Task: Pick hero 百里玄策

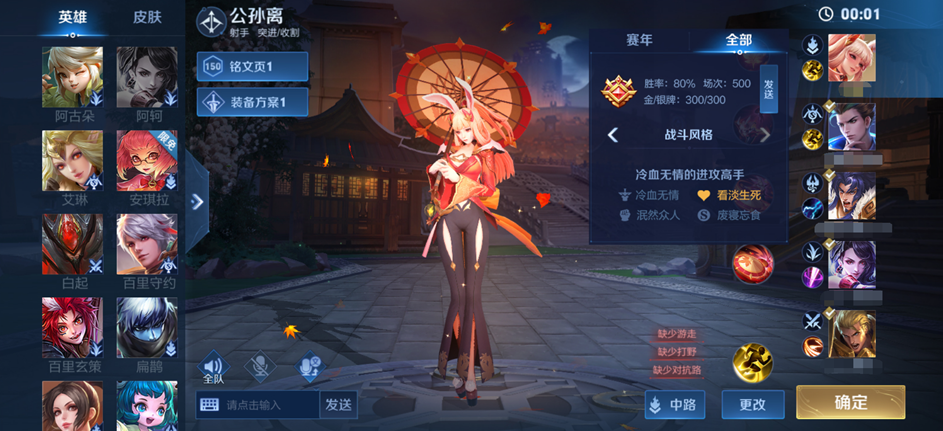Action: (x=72, y=327)
